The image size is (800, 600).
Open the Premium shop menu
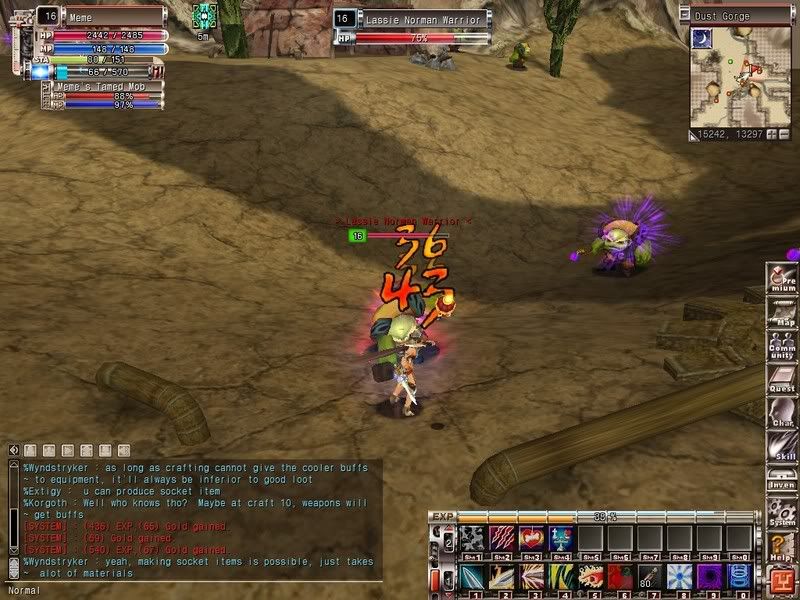782,279
